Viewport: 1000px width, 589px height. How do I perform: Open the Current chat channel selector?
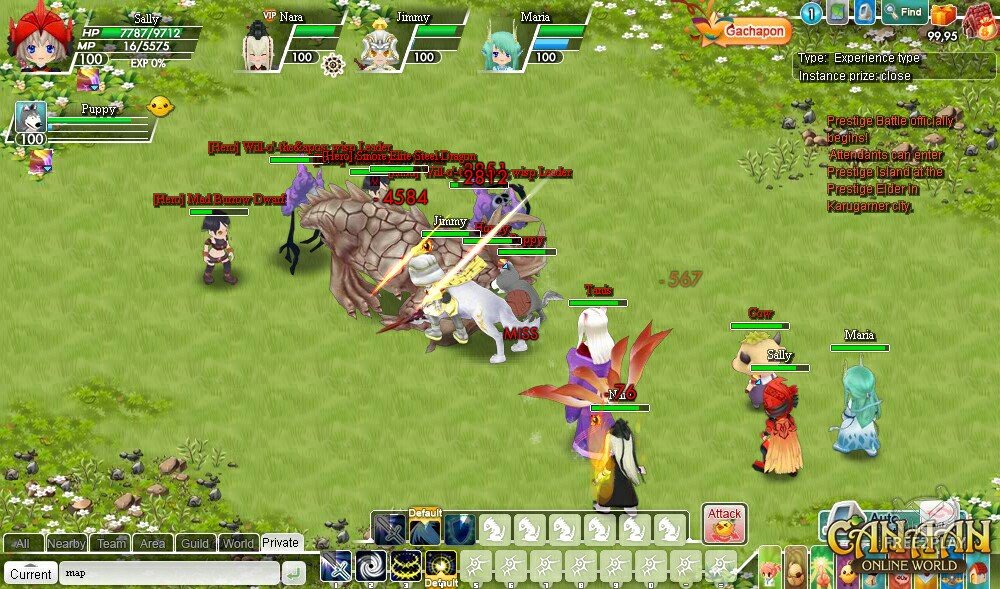point(31,574)
